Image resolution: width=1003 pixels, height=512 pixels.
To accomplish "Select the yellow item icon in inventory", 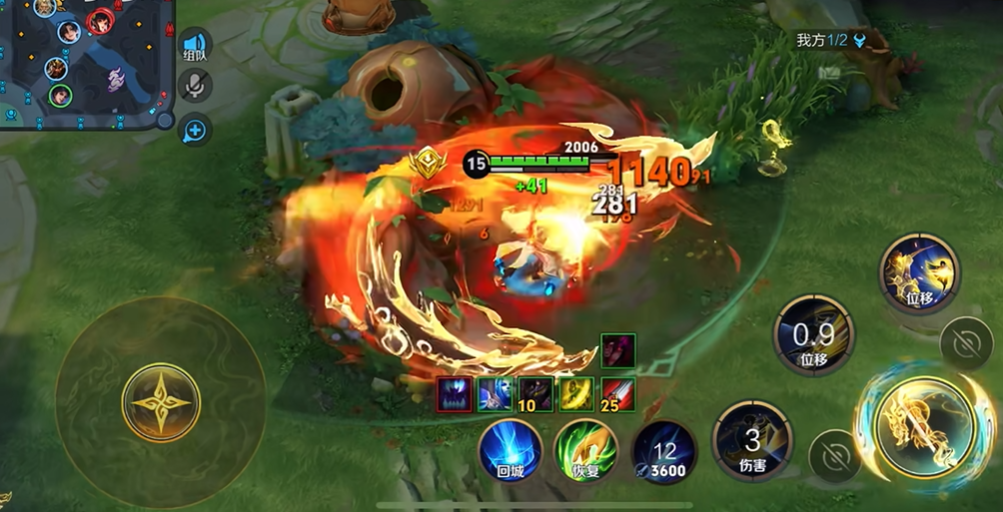I will click(576, 394).
